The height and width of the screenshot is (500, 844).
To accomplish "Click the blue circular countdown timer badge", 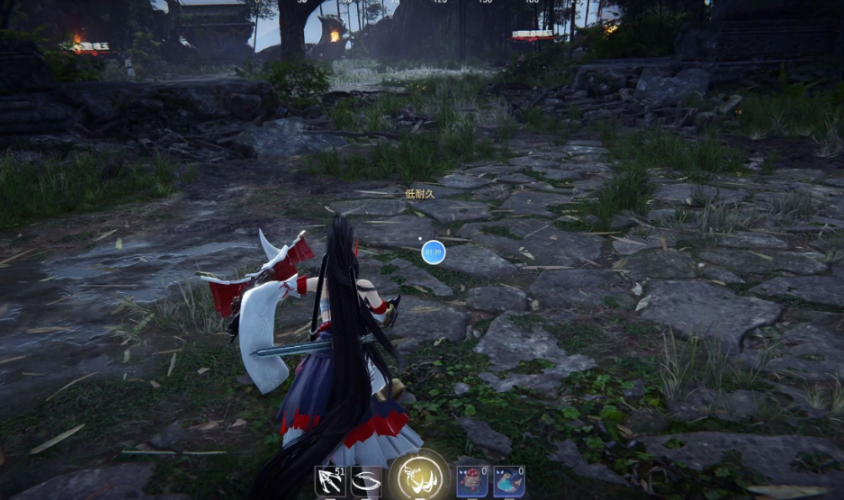I will (x=433, y=252).
